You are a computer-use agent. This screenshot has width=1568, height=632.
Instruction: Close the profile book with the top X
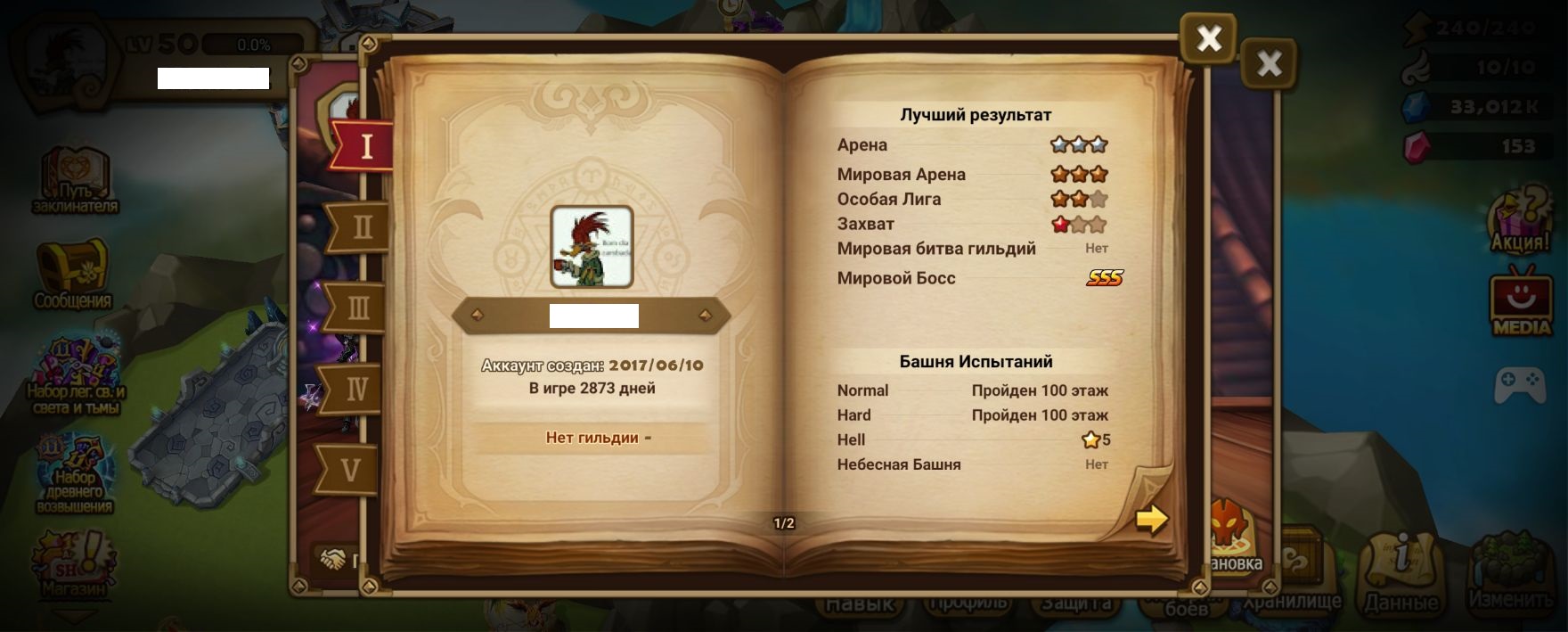[x=1208, y=38]
